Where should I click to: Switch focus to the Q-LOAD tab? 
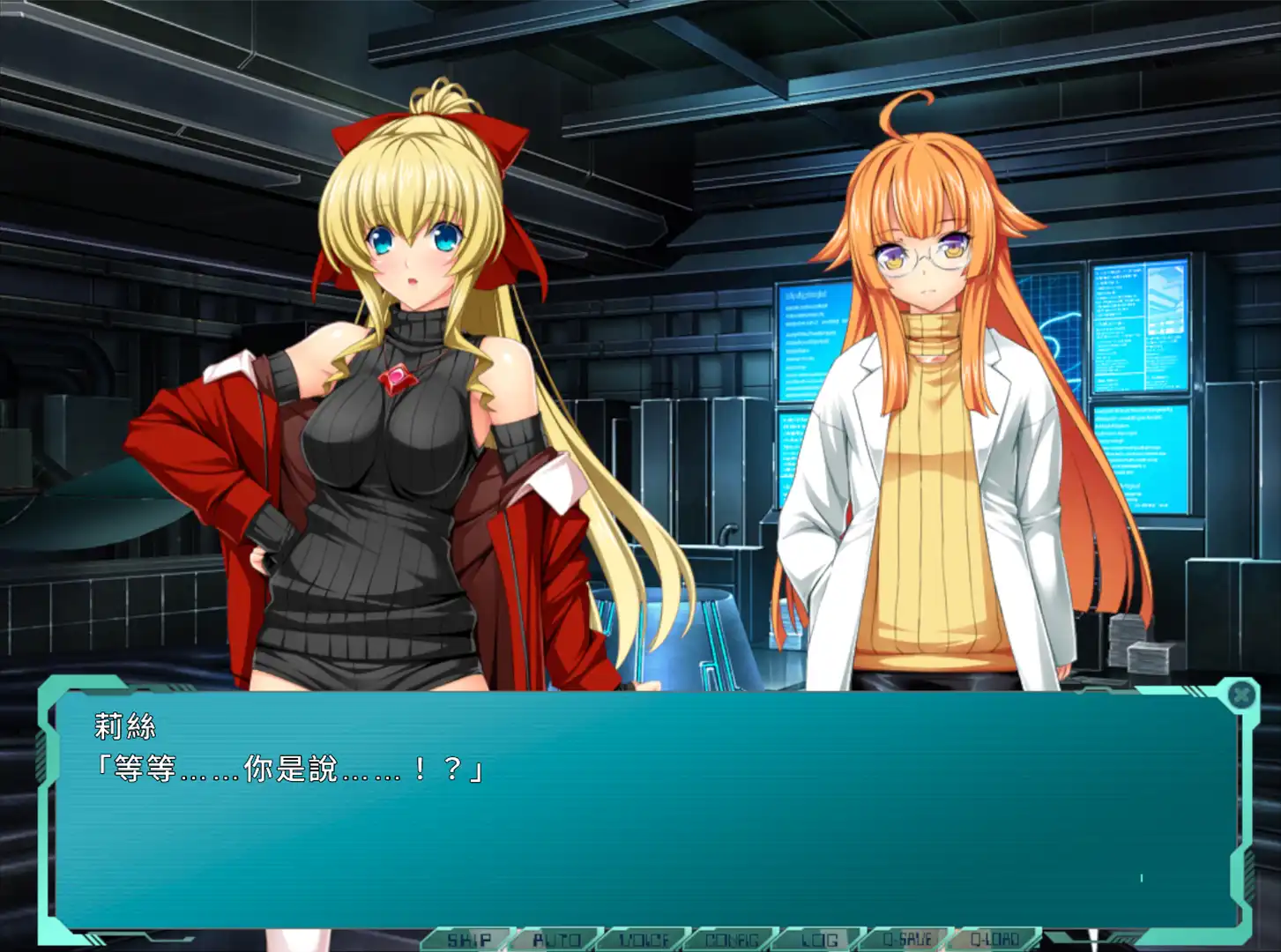[x=994, y=940]
